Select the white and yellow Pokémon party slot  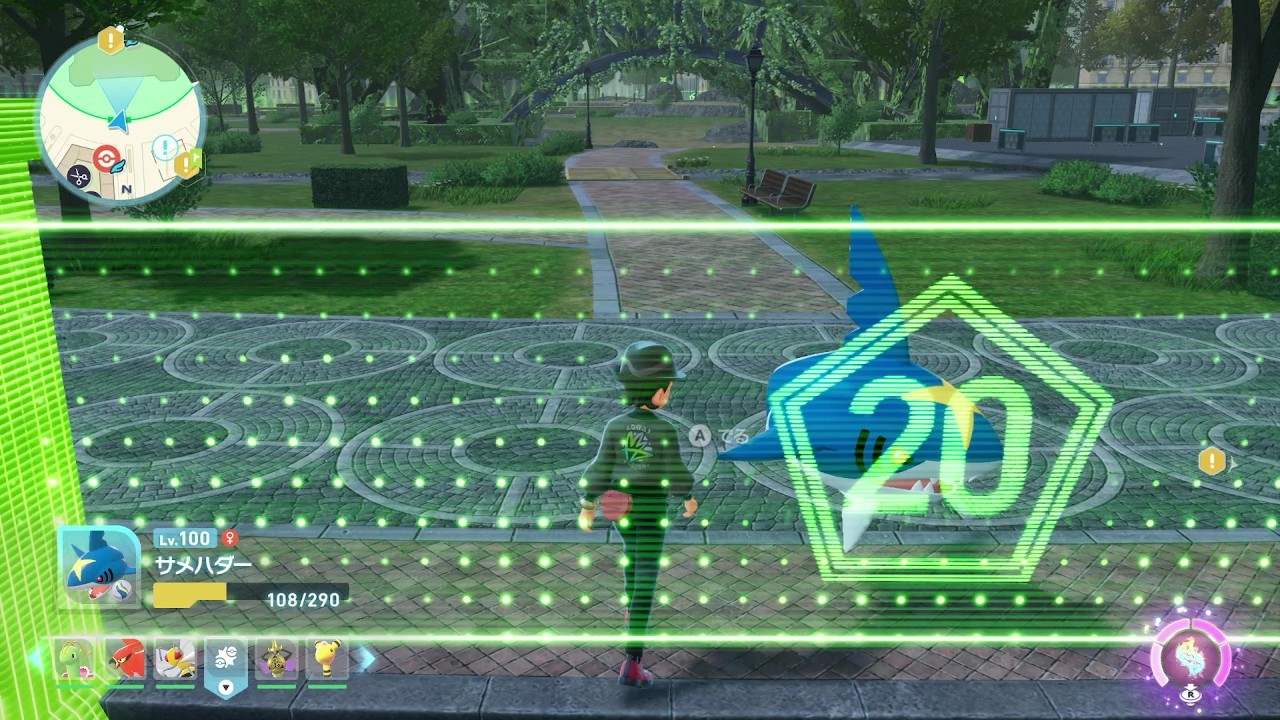(x=175, y=659)
